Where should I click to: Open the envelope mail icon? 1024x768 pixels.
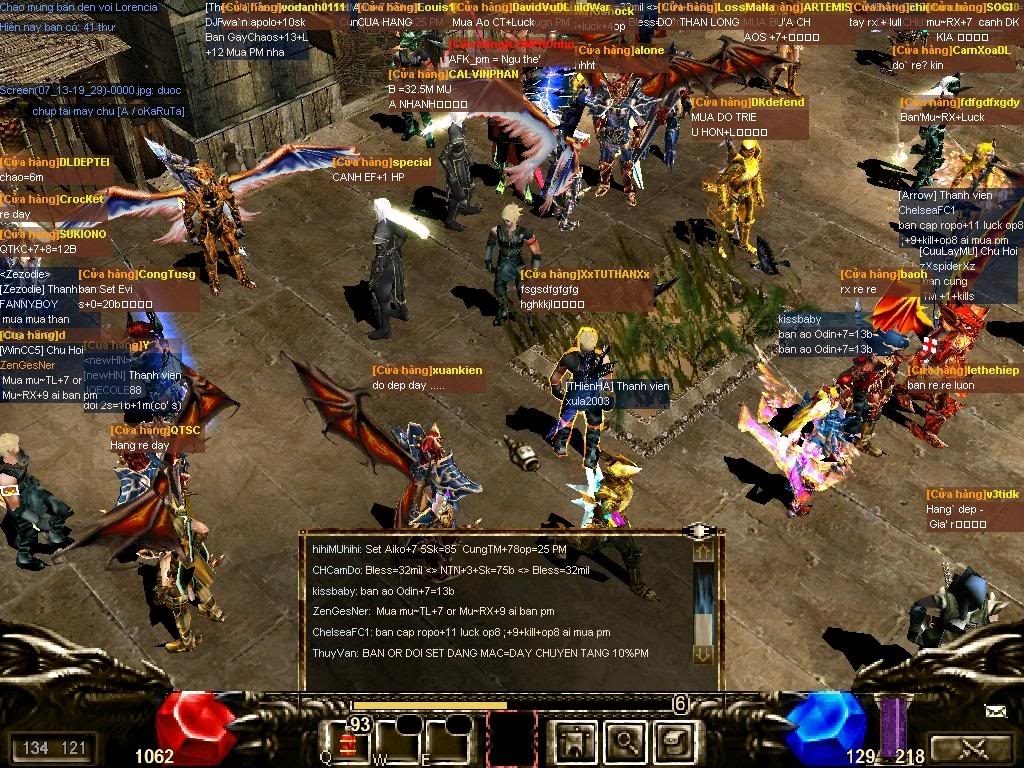pos(996,712)
